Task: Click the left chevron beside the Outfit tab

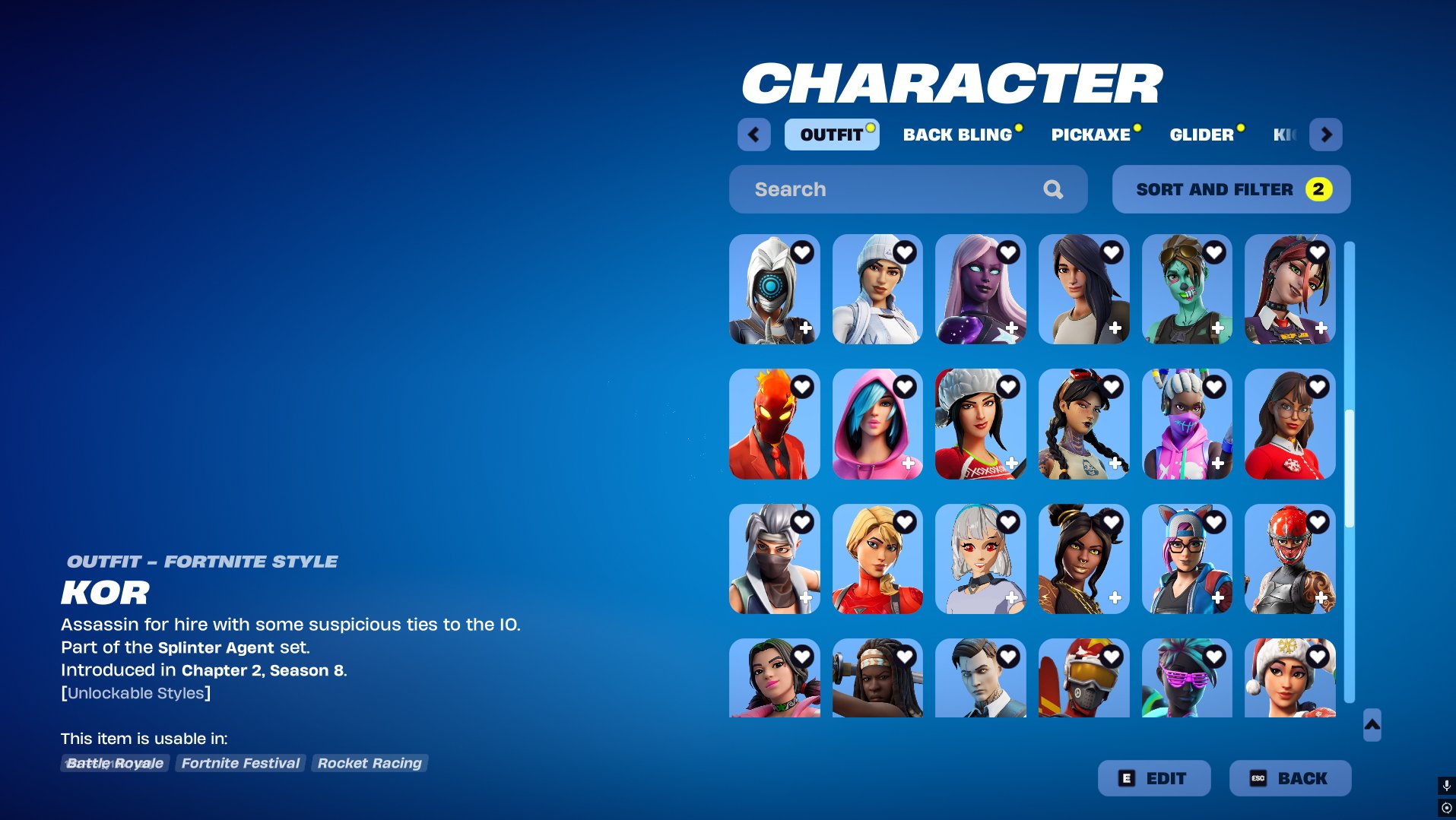Action: click(x=753, y=135)
